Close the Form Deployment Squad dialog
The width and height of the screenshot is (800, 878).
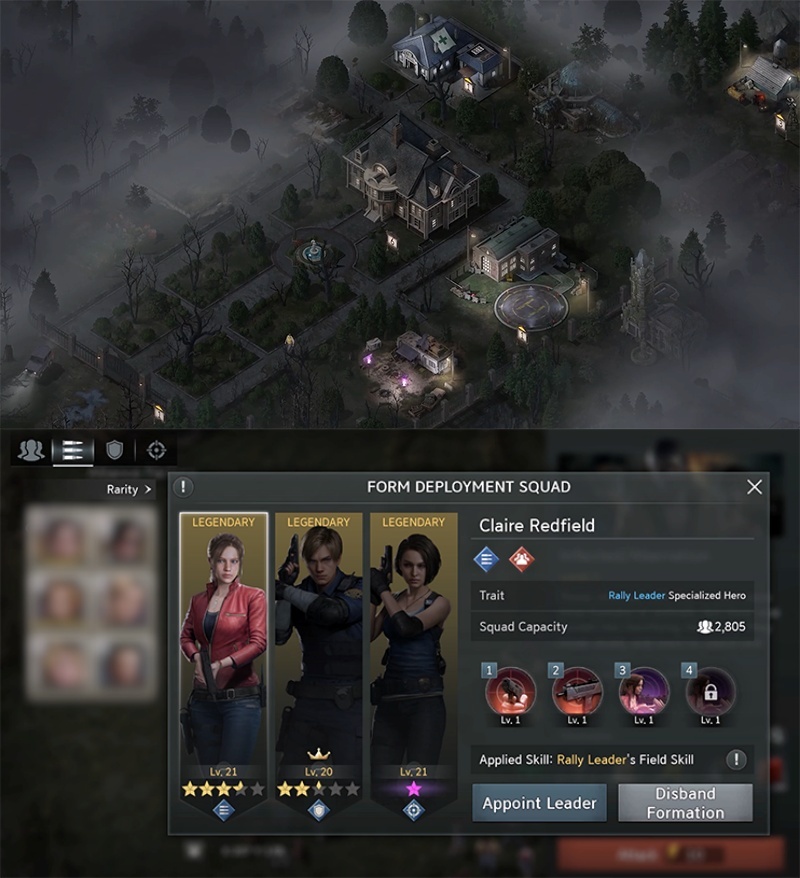[x=754, y=487]
